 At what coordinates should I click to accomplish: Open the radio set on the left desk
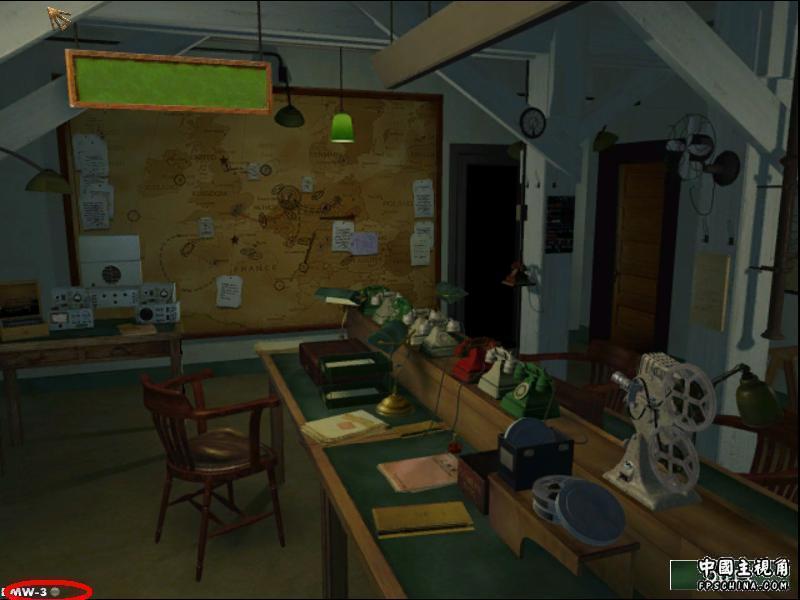pyautogui.click(x=115, y=303)
